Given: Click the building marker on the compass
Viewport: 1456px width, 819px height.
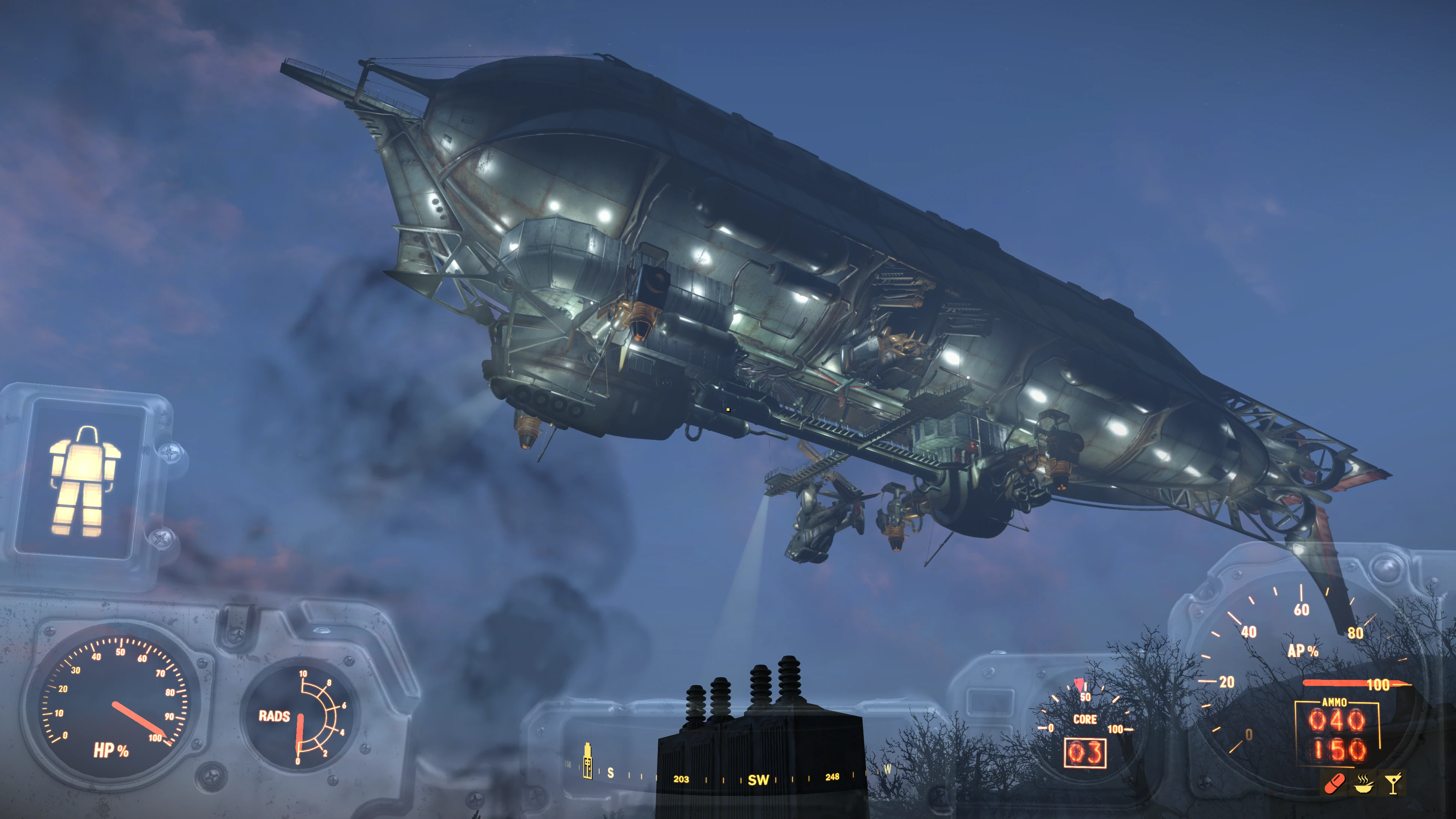Looking at the screenshot, I should pos(587,761).
